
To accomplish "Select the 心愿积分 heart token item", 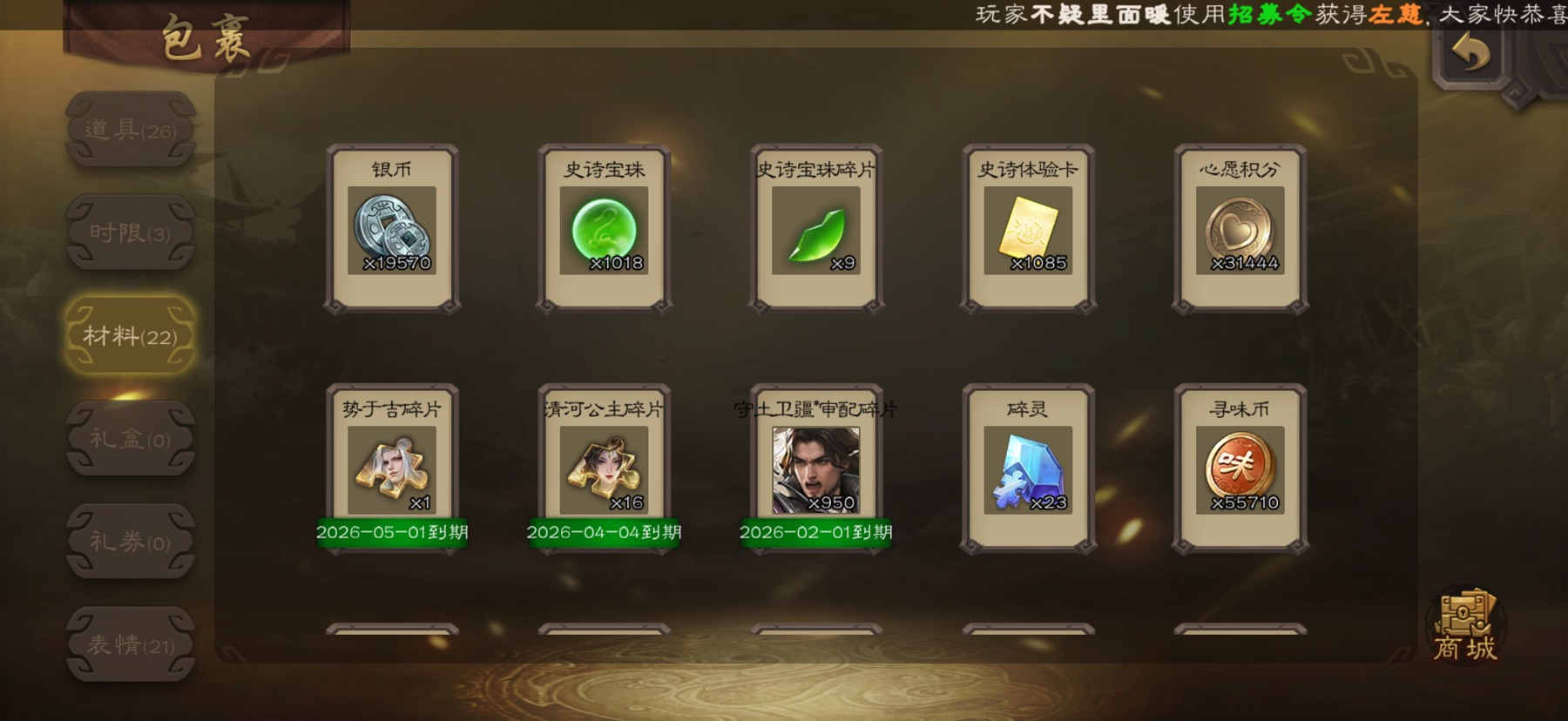I will pos(1240,230).
